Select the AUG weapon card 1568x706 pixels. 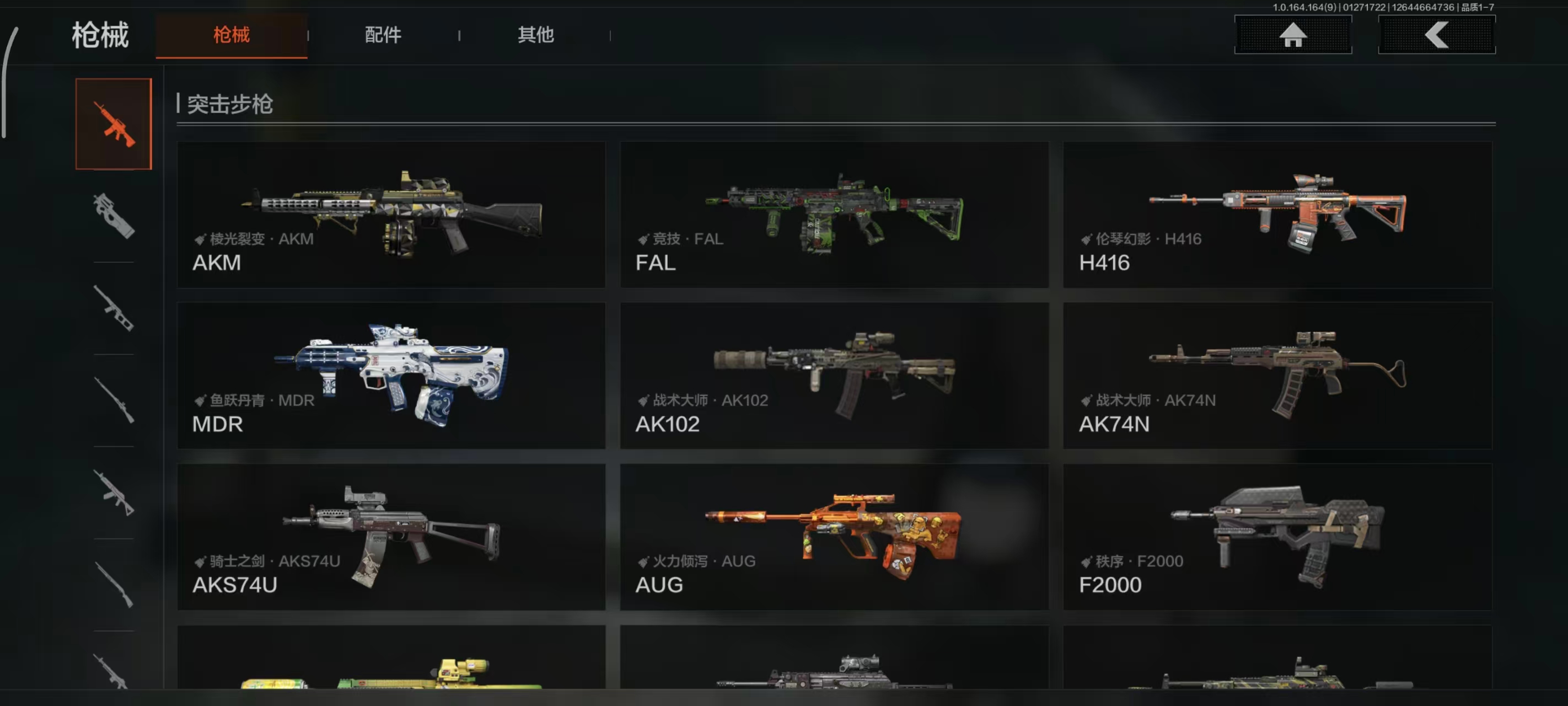(834, 537)
